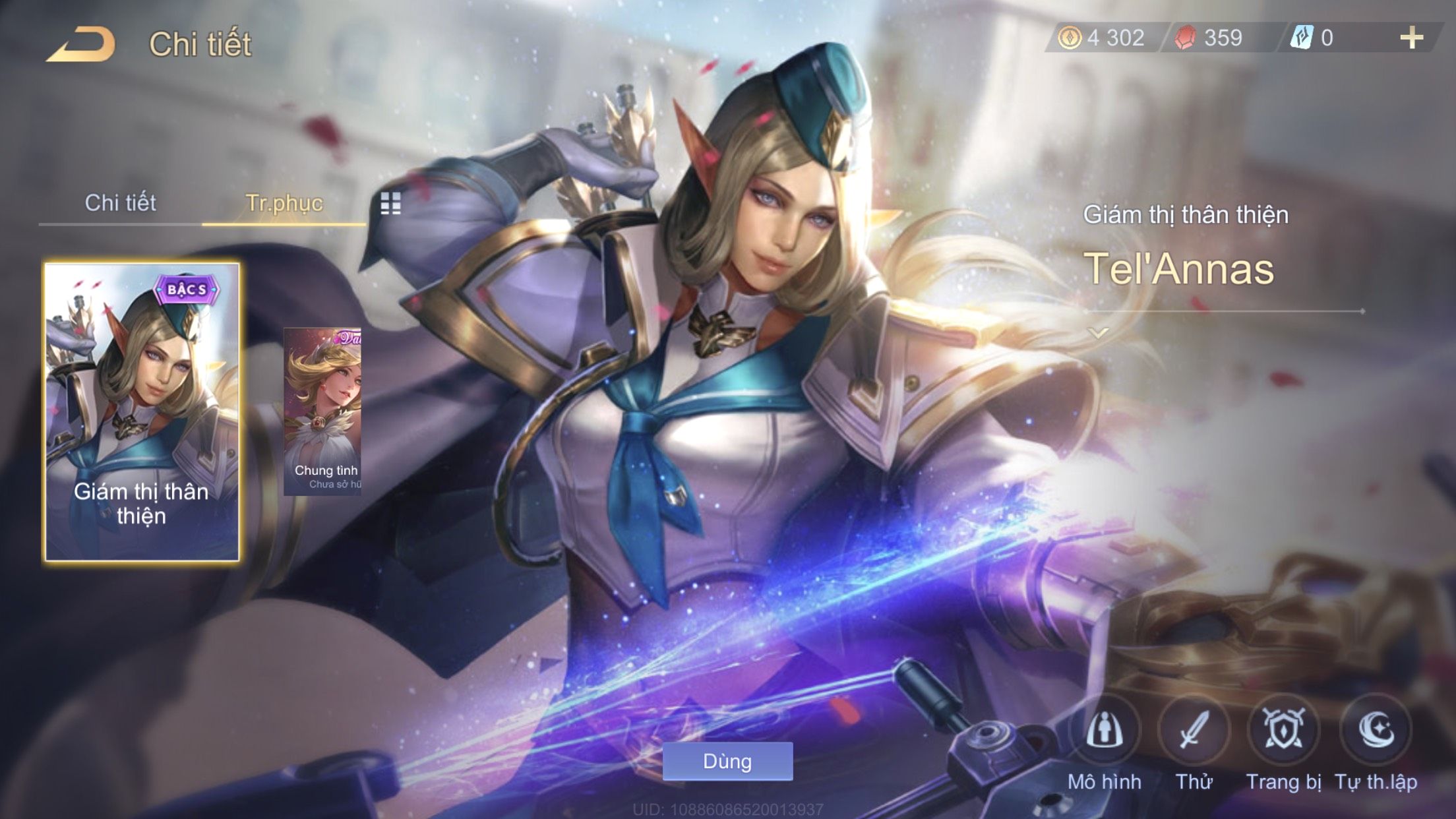
Task: Switch to the Chi tiết tab
Action: pos(120,203)
